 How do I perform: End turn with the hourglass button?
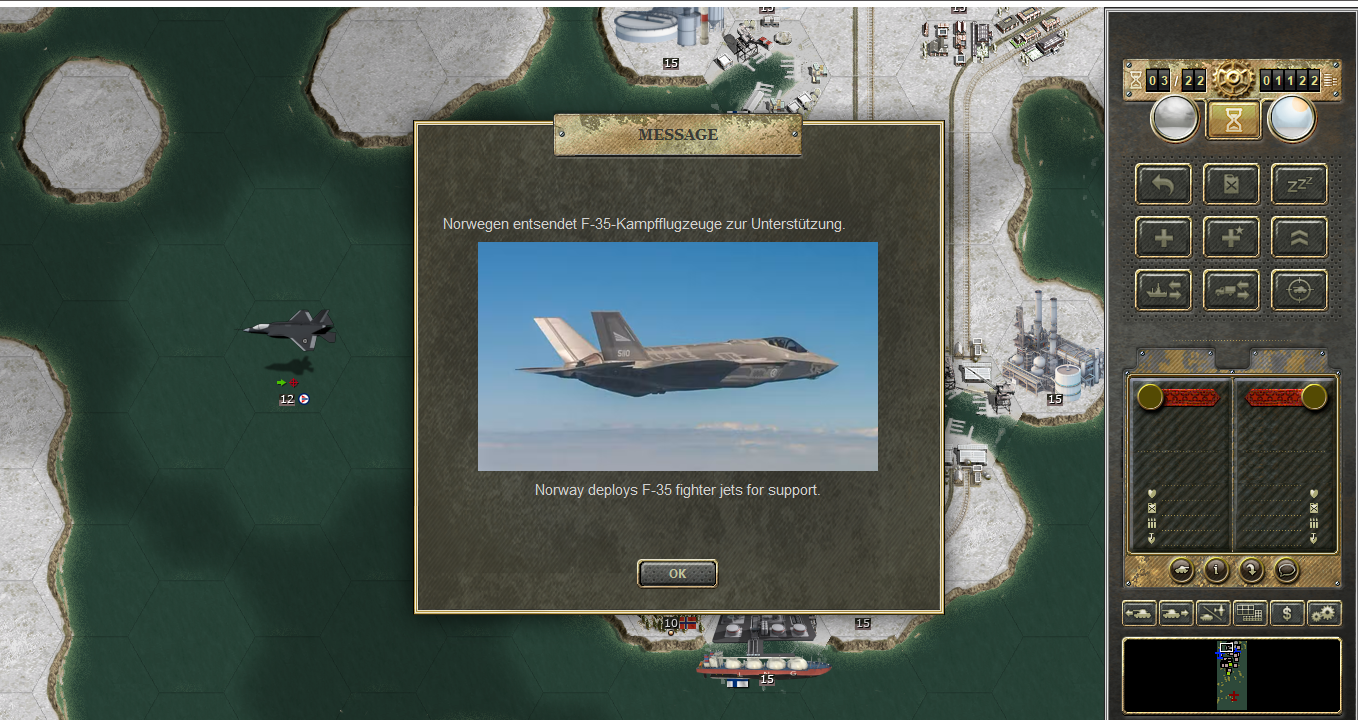(1232, 120)
